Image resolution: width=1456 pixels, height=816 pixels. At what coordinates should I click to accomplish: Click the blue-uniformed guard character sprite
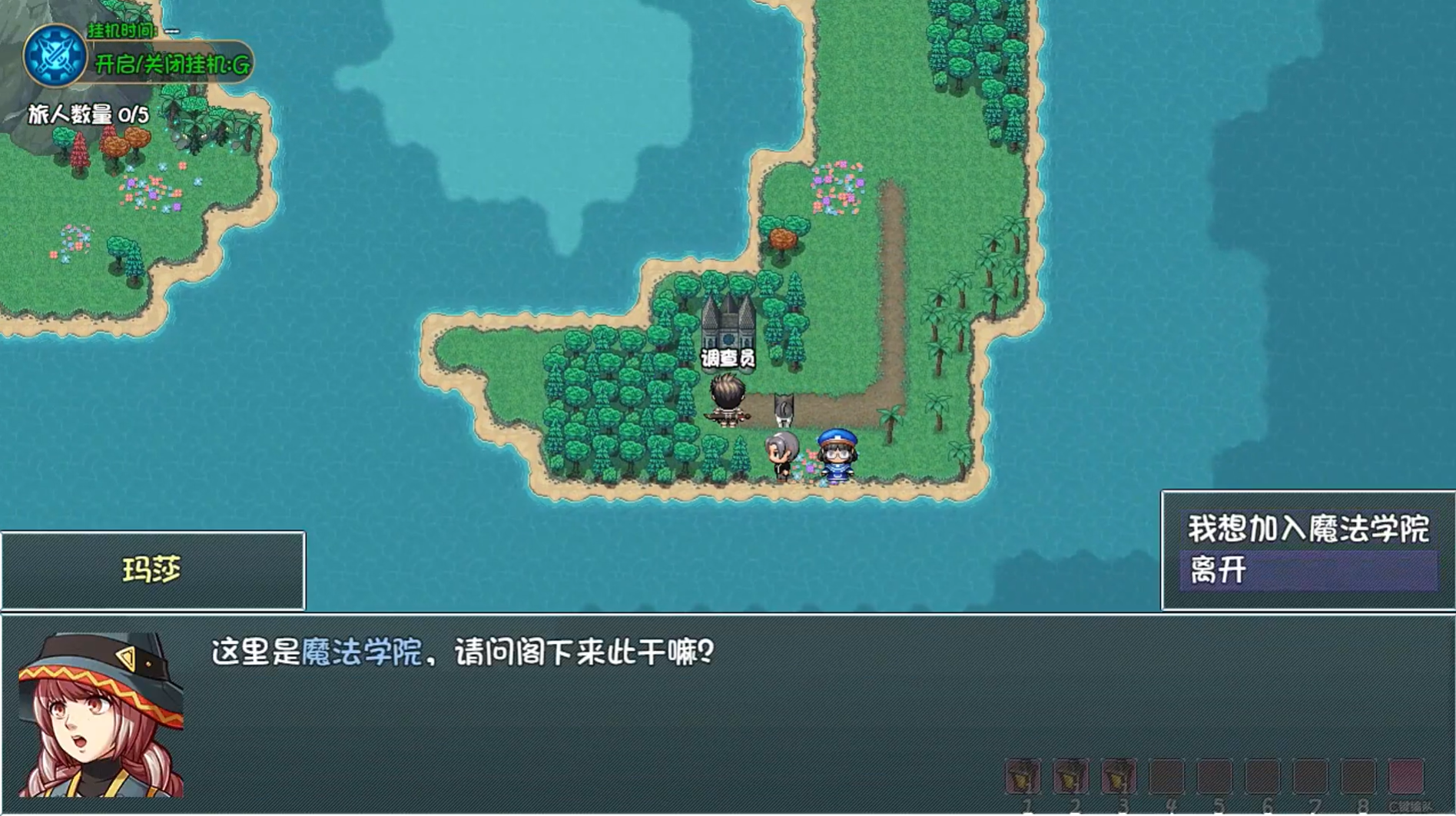click(x=837, y=457)
